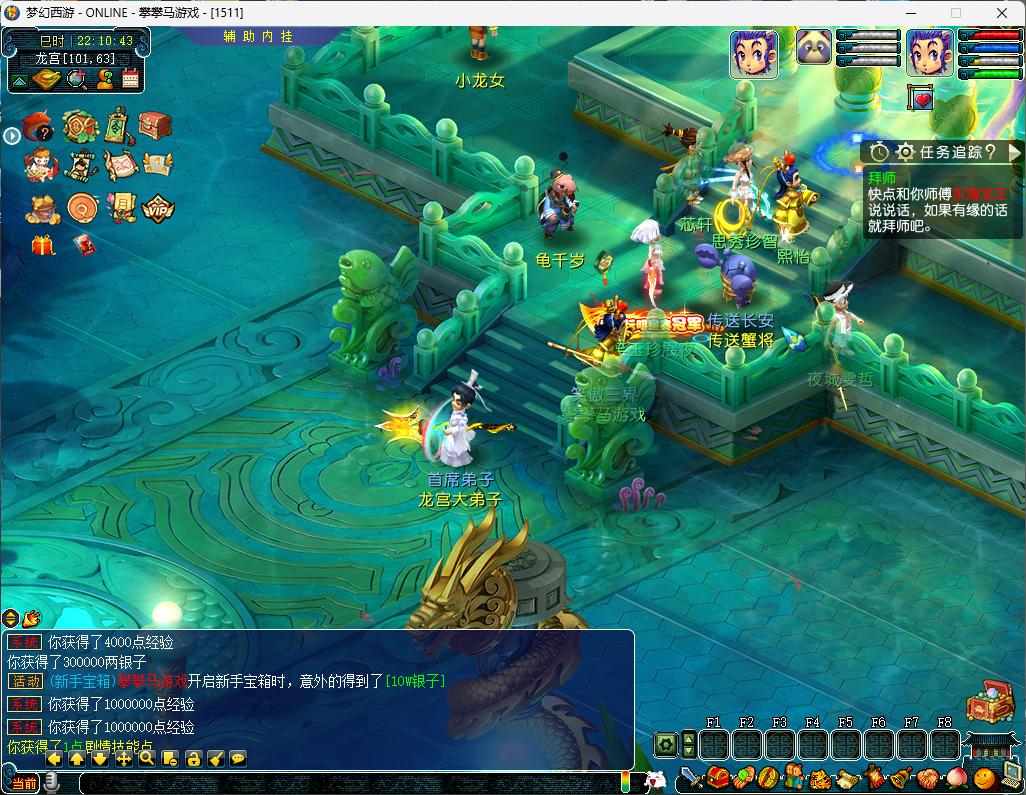Viewport: 1026px width, 795px height.
Task: Open the calendar icon under the clock
Action: 130,80
